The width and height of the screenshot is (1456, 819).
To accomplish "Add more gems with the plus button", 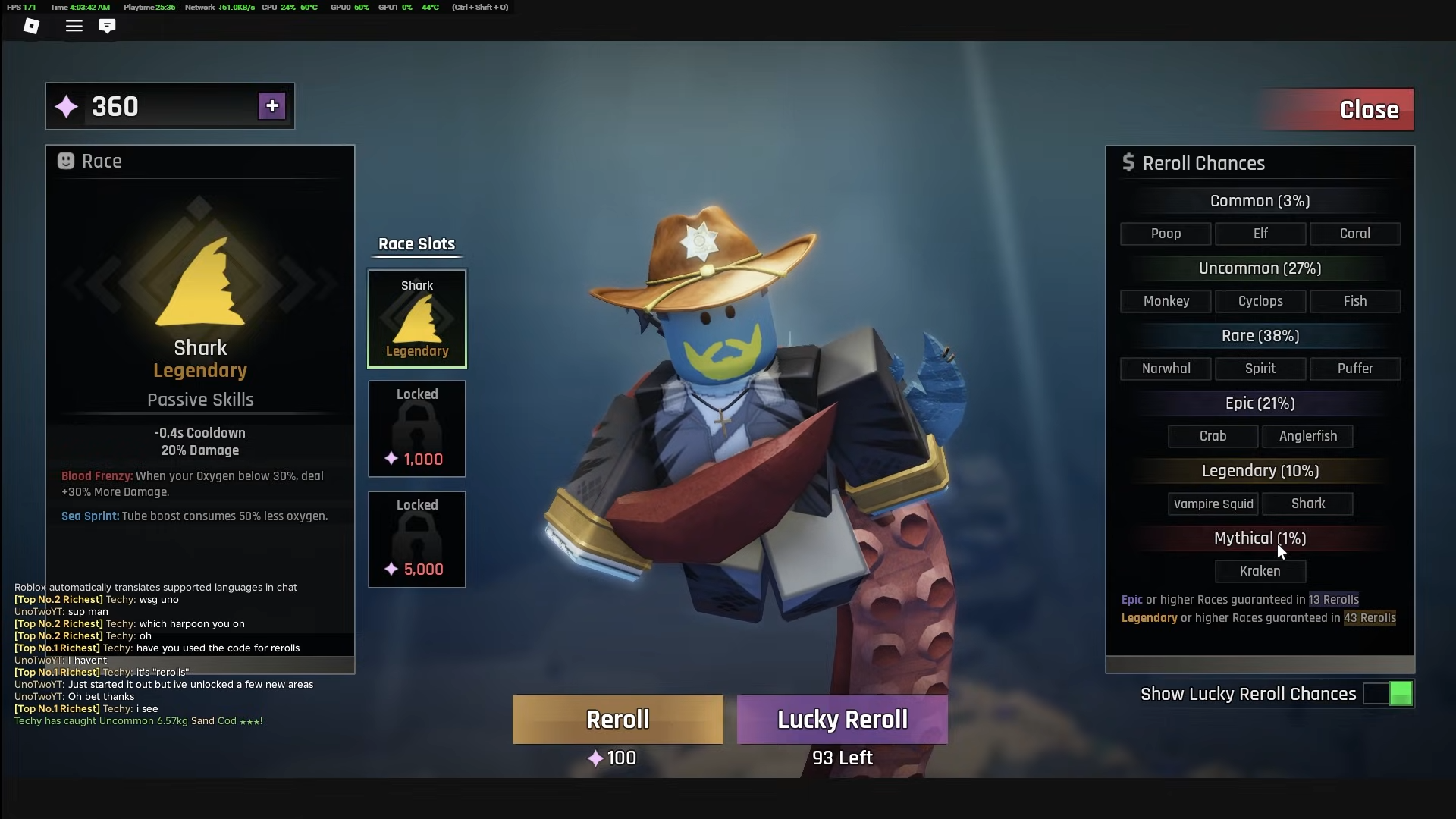I will click(x=271, y=106).
